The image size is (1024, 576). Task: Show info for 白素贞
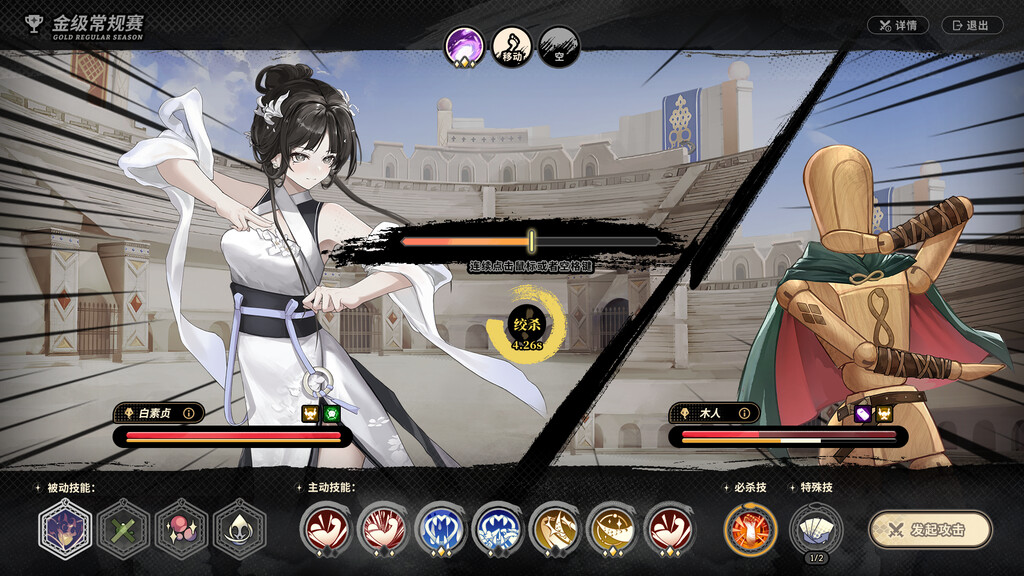click(x=187, y=412)
